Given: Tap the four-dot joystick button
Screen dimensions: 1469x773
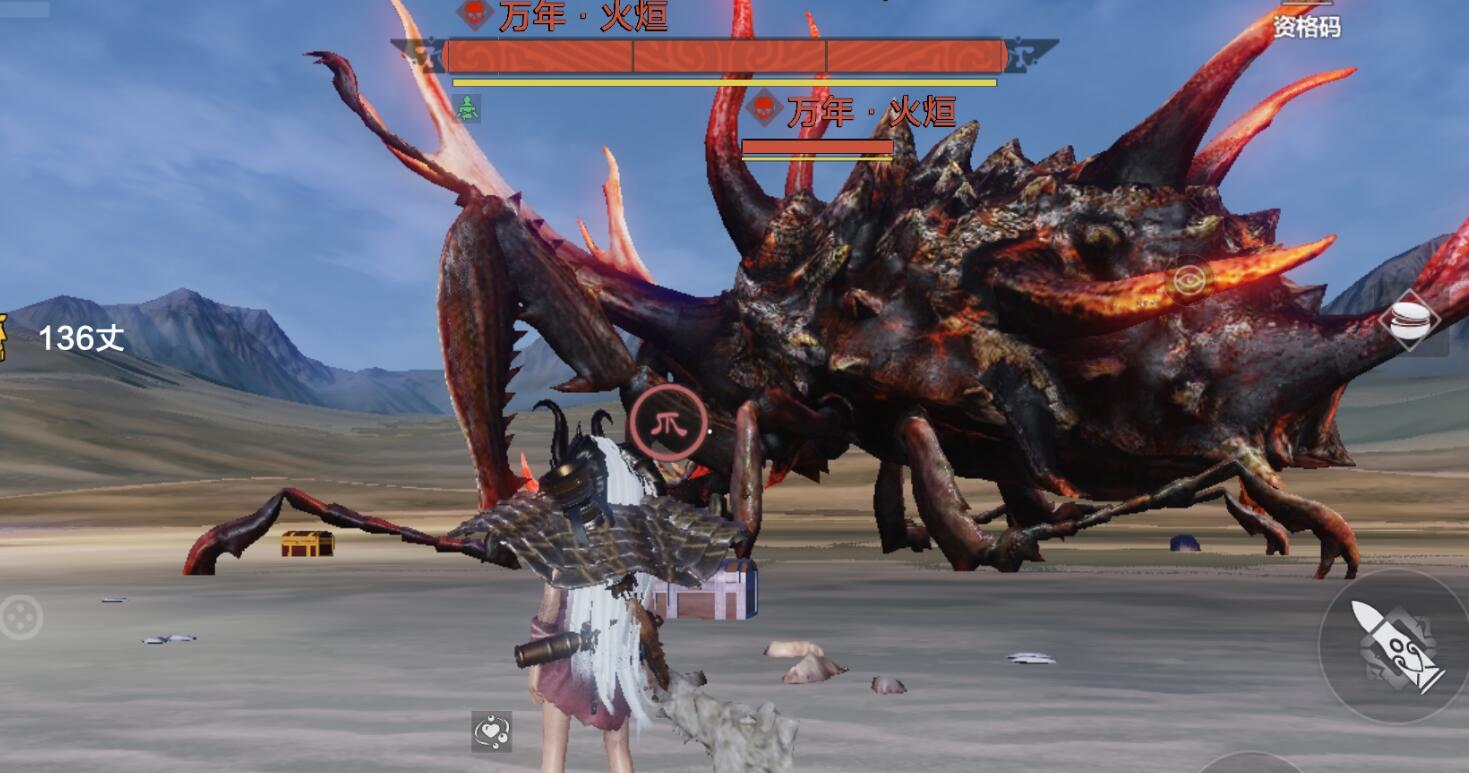Looking at the screenshot, I should (x=20, y=617).
